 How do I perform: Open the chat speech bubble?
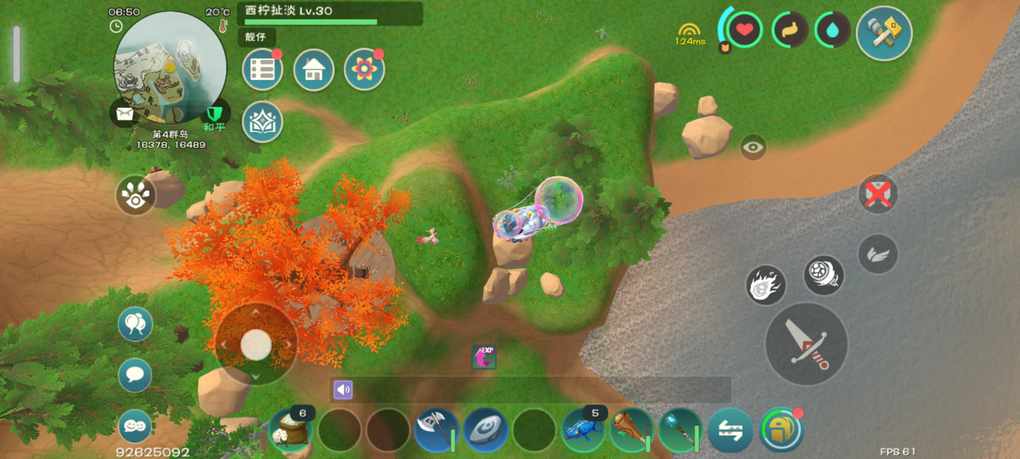[x=135, y=375]
